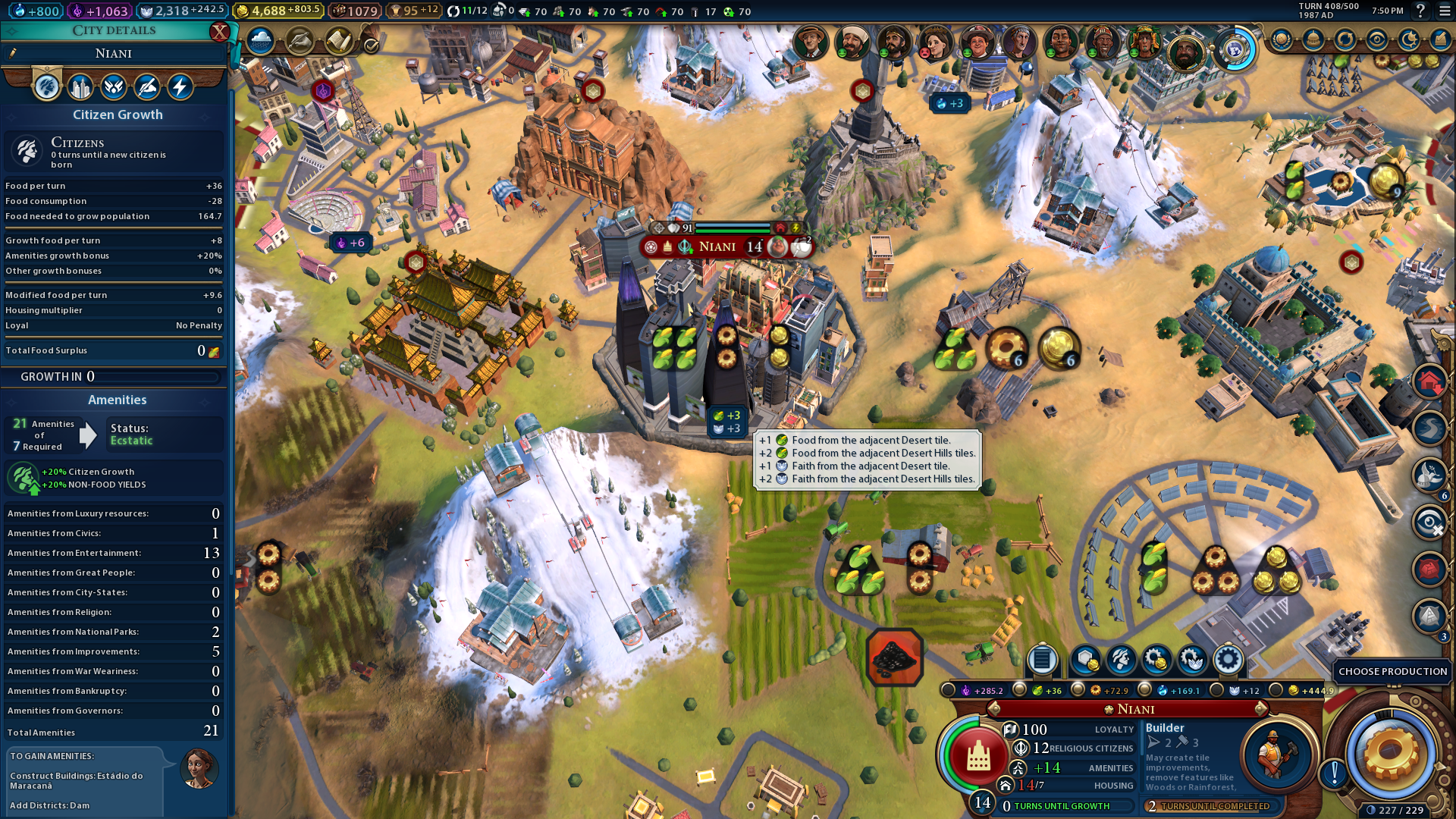The width and height of the screenshot is (1456, 819).
Task: Go to the previous city arrow
Action: 995,709
